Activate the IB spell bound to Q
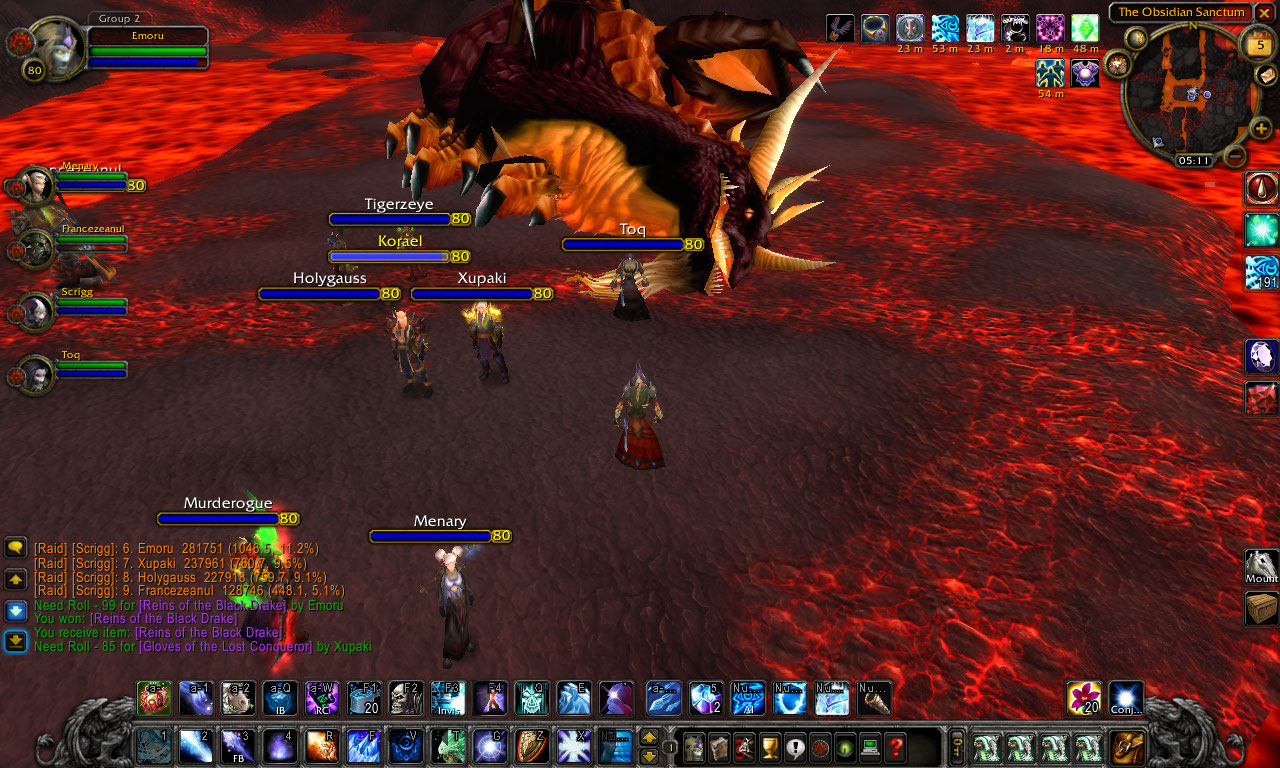The height and width of the screenshot is (768, 1280). (280, 698)
